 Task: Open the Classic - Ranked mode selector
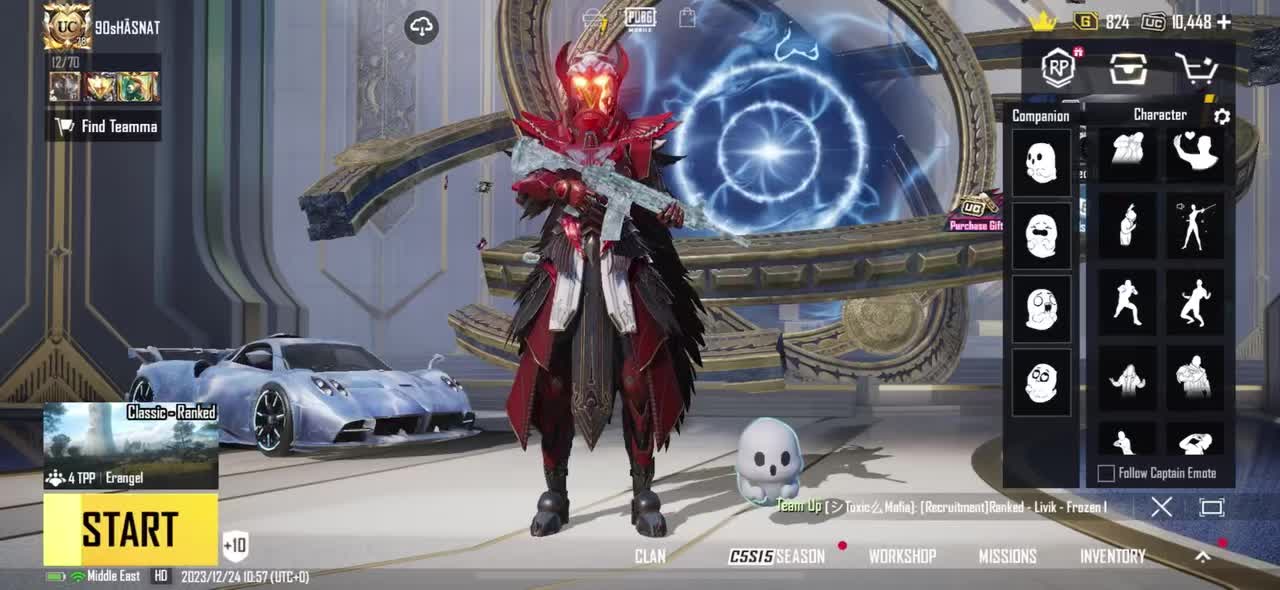130,445
